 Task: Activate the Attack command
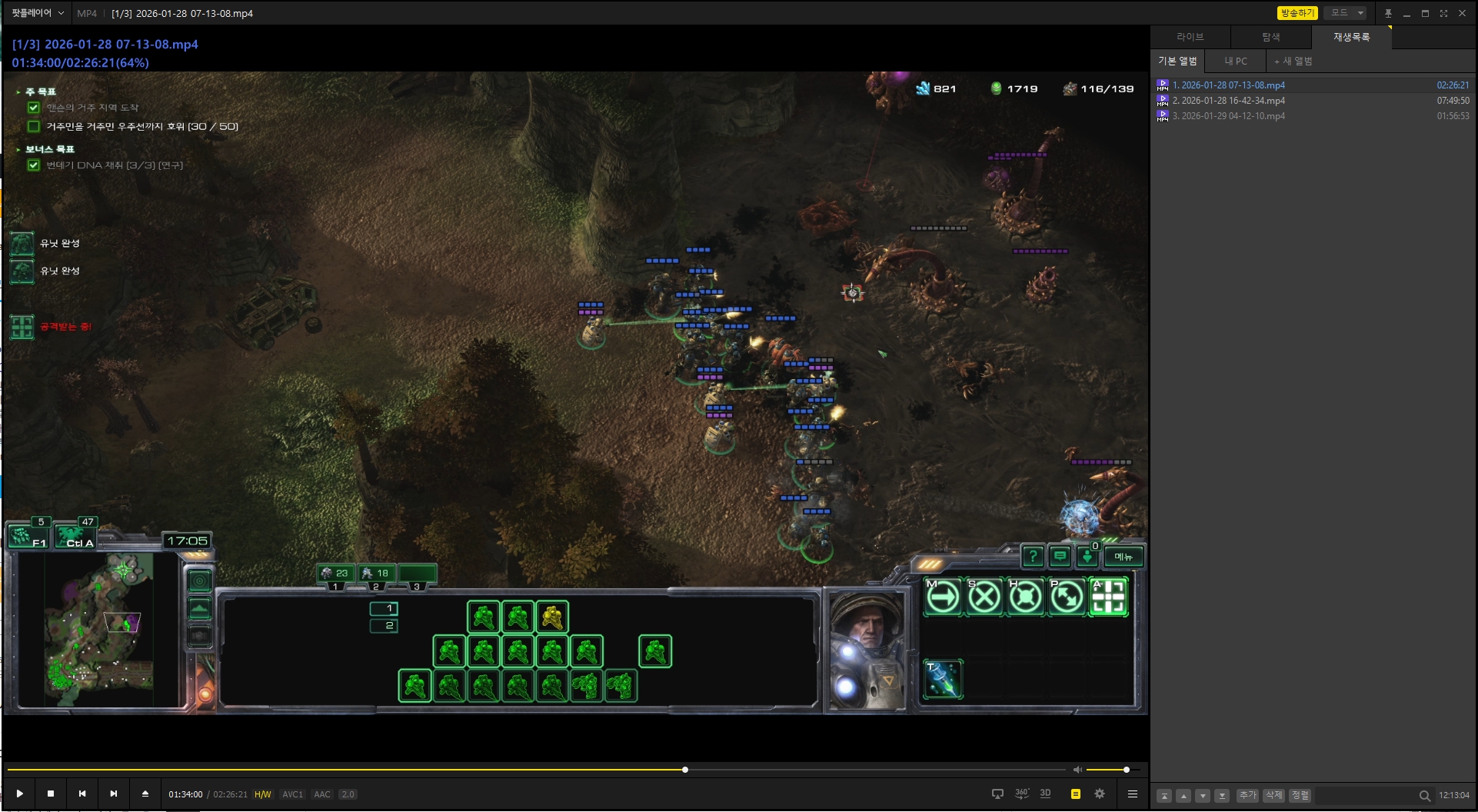click(x=1108, y=597)
